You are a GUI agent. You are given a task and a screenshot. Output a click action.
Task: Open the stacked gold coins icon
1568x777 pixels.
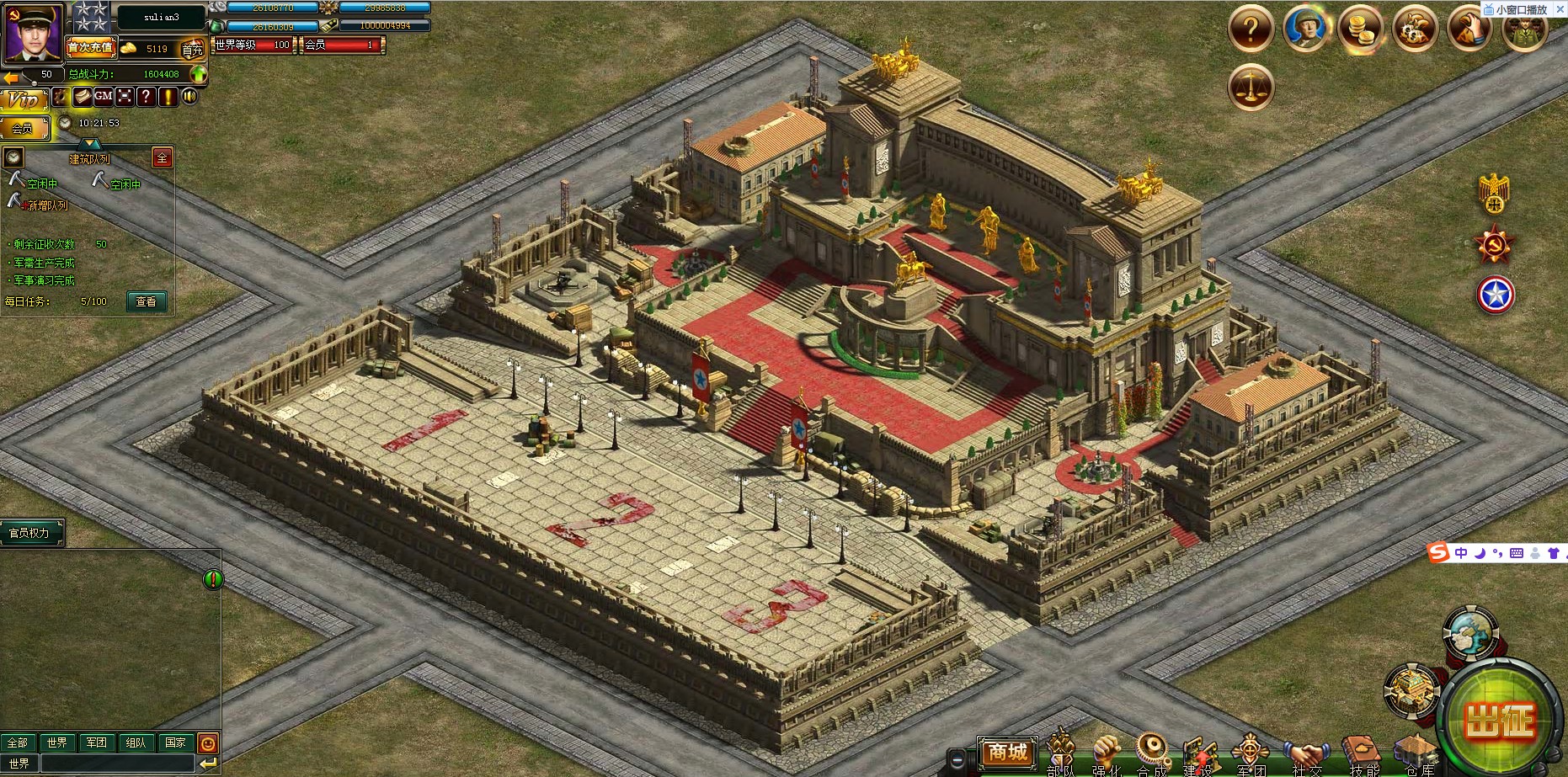click(1360, 29)
